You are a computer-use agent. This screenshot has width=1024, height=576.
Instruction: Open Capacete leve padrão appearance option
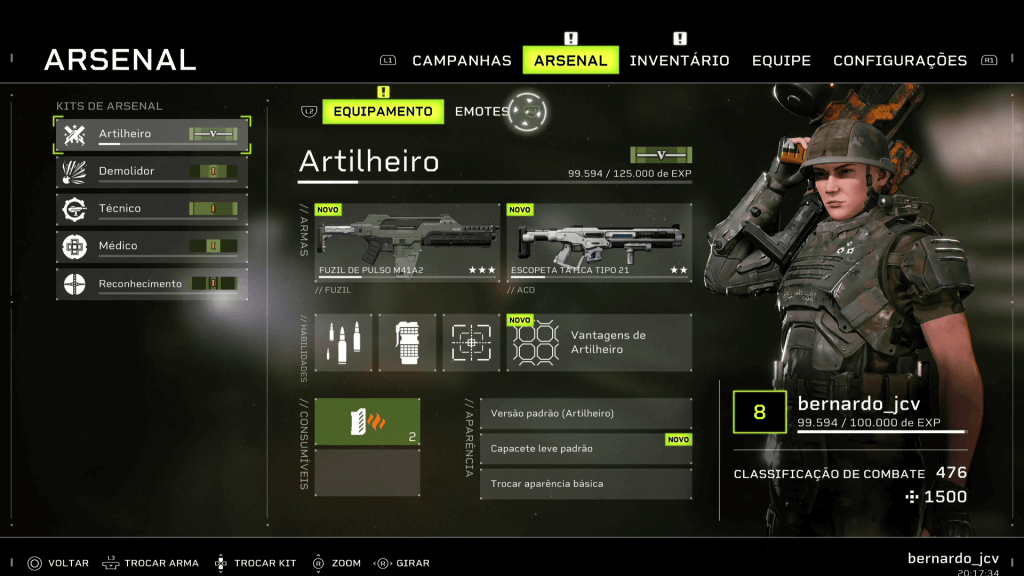pos(585,449)
